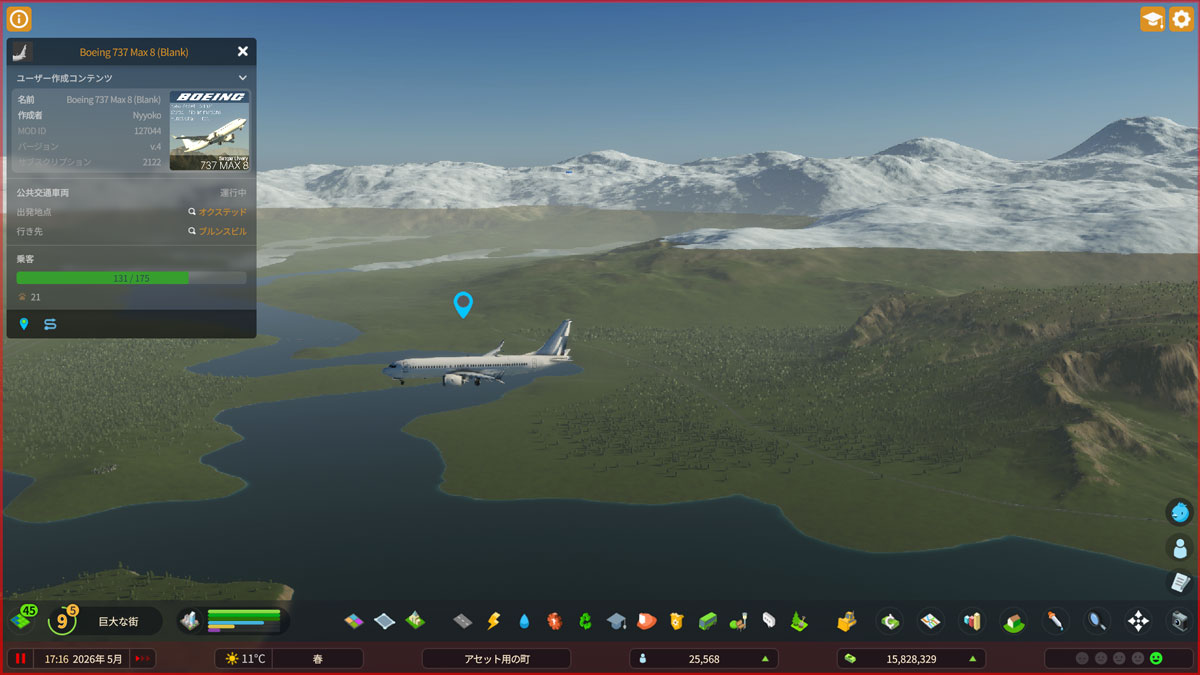Jump to departure city オクステッド
Viewport: 1200px width, 675px height.
217,212
